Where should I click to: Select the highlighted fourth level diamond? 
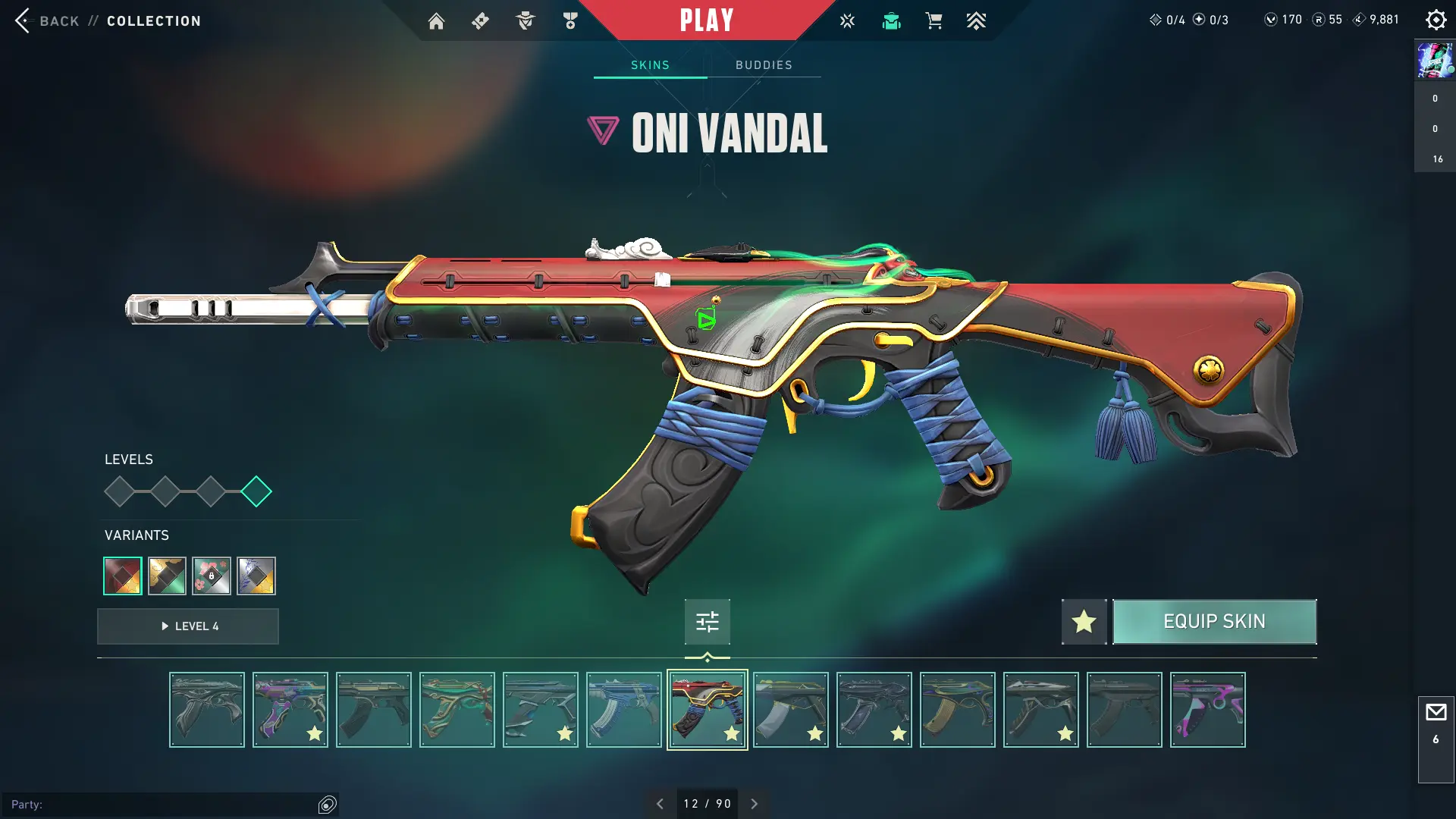pos(256,491)
